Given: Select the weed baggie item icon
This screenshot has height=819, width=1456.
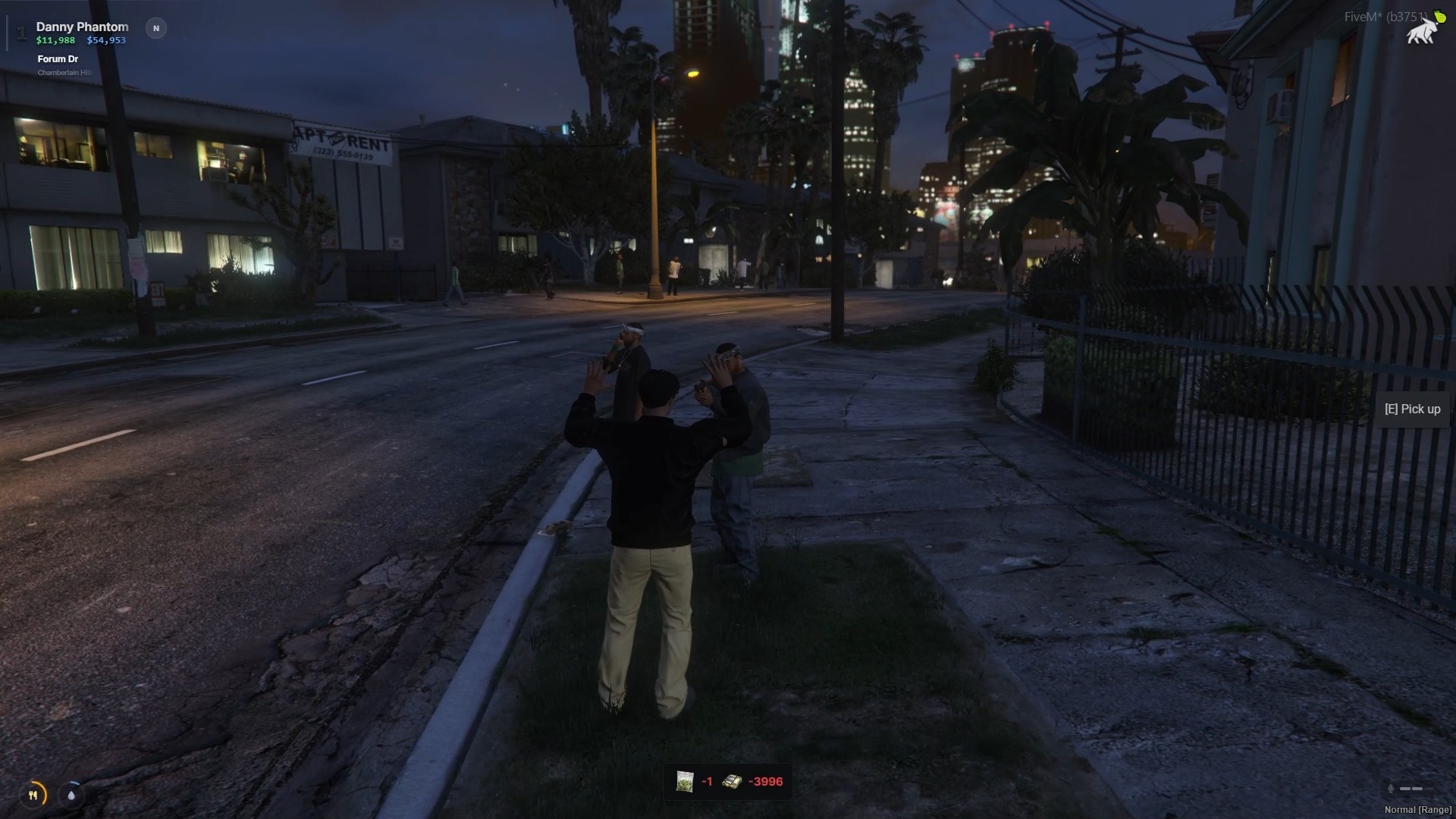Looking at the screenshot, I should [685, 782].
